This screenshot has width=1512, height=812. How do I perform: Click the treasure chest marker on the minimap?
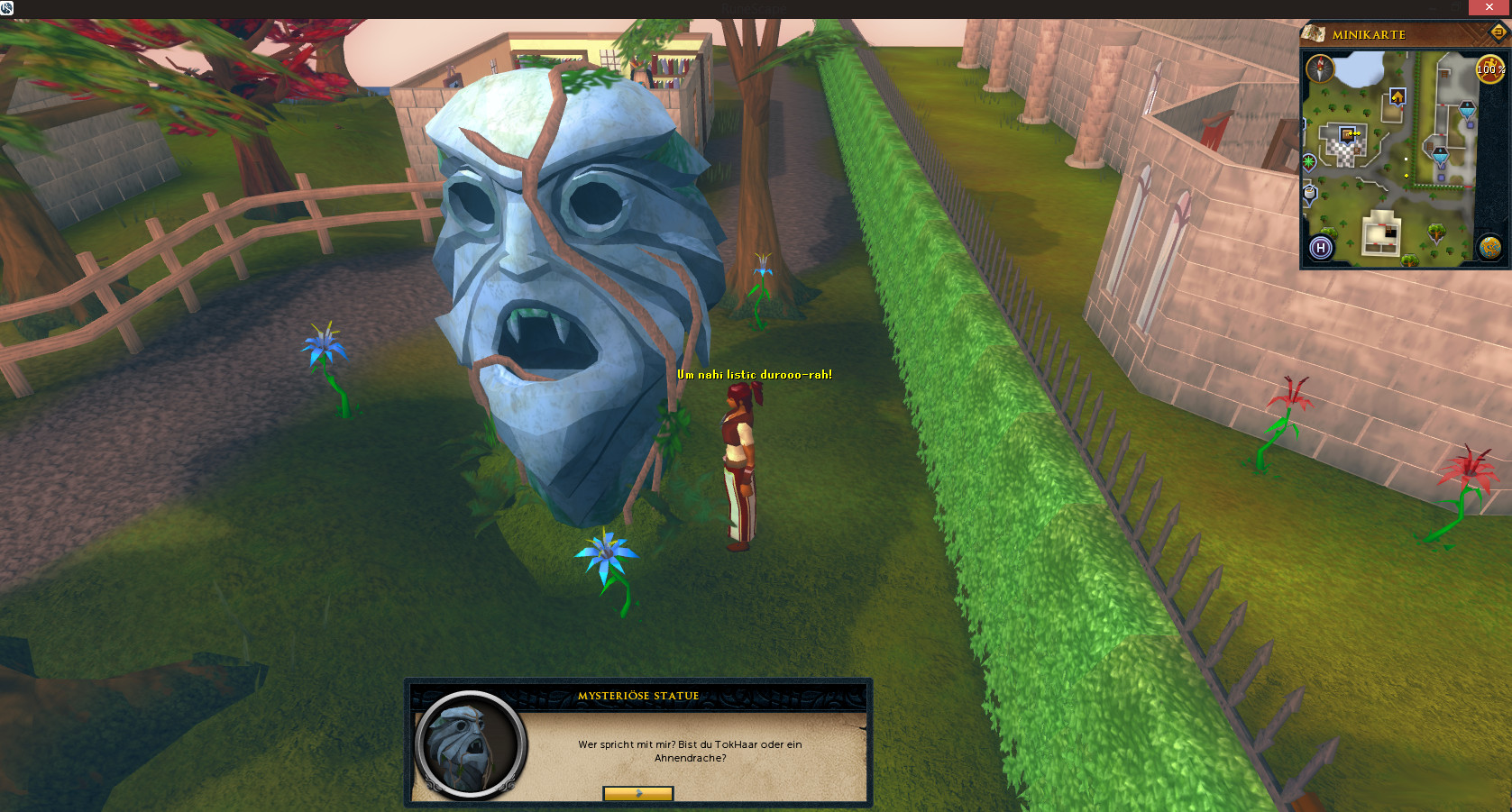click(1349, 134)
